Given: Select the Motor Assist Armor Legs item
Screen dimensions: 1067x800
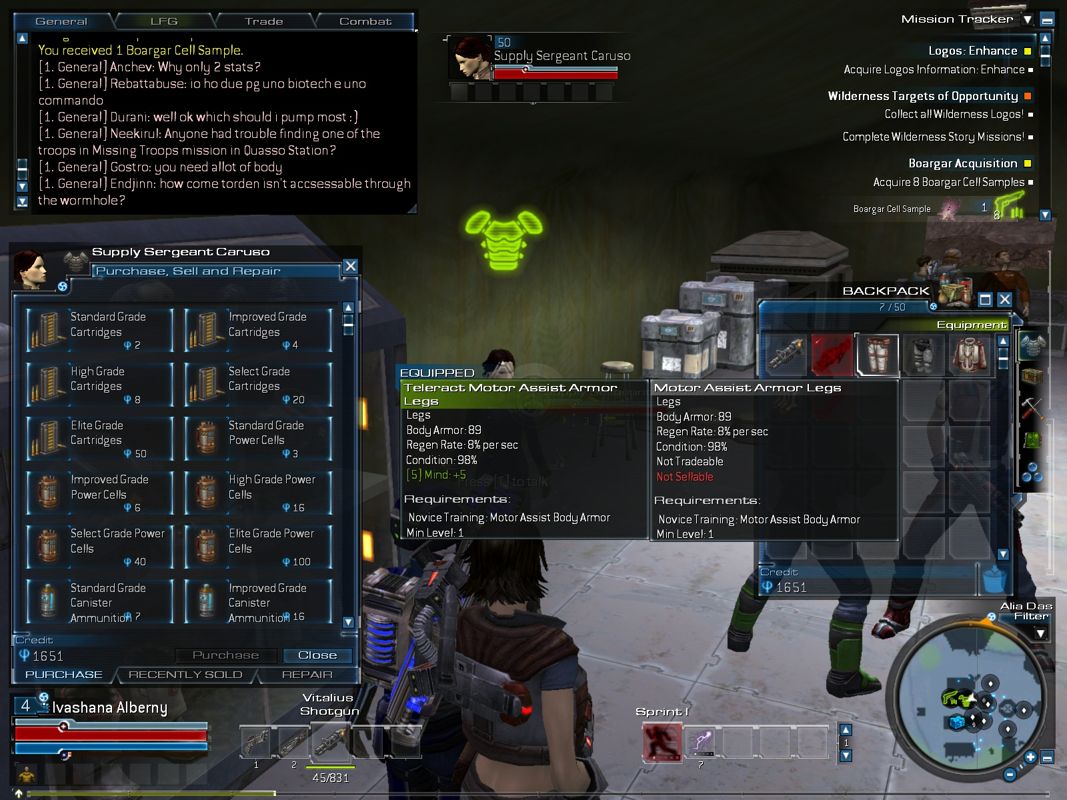Looking at the screenshot, I should click(877, 355).
